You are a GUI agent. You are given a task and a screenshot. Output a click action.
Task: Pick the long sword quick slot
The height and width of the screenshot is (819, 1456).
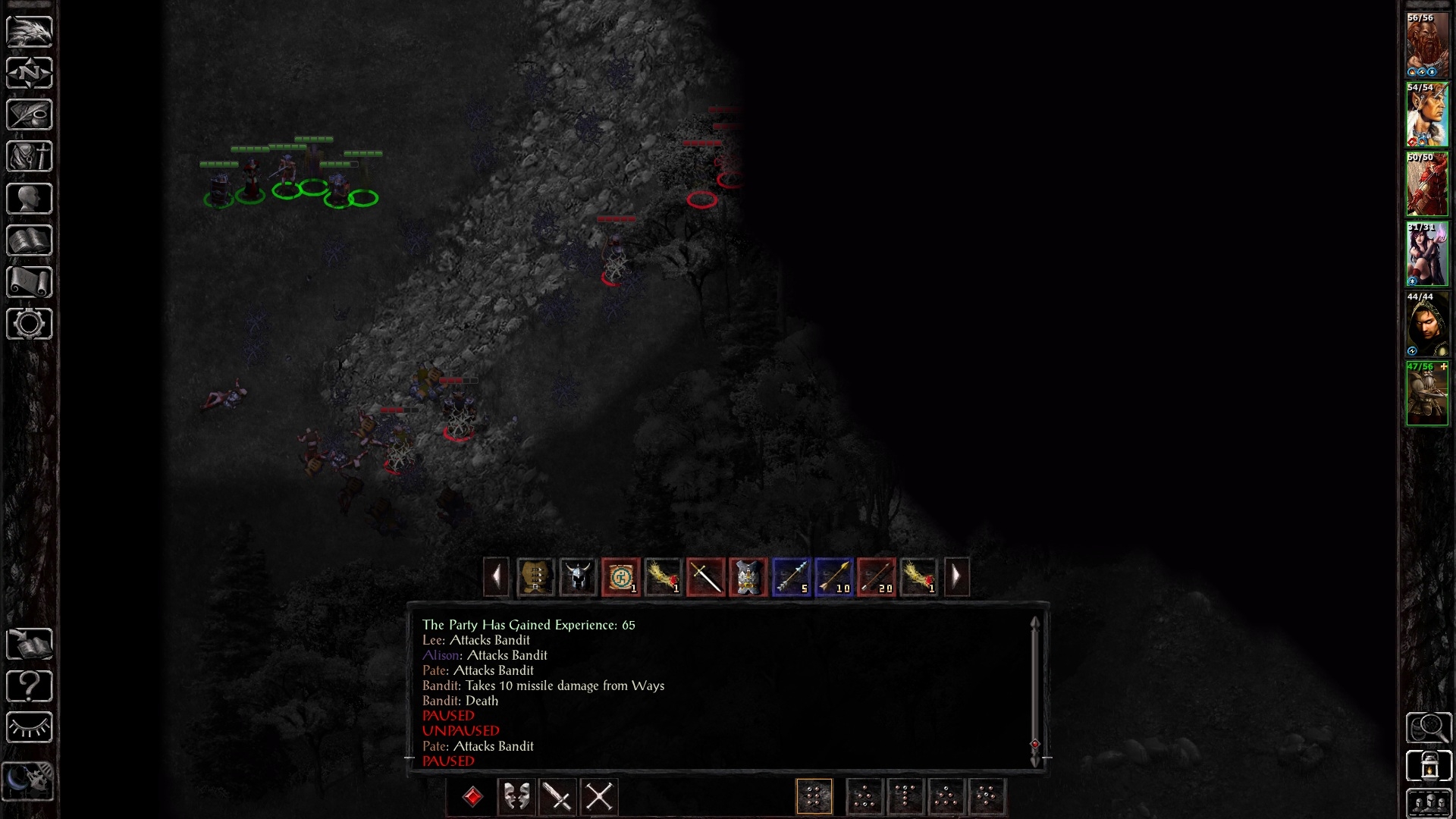705,578
